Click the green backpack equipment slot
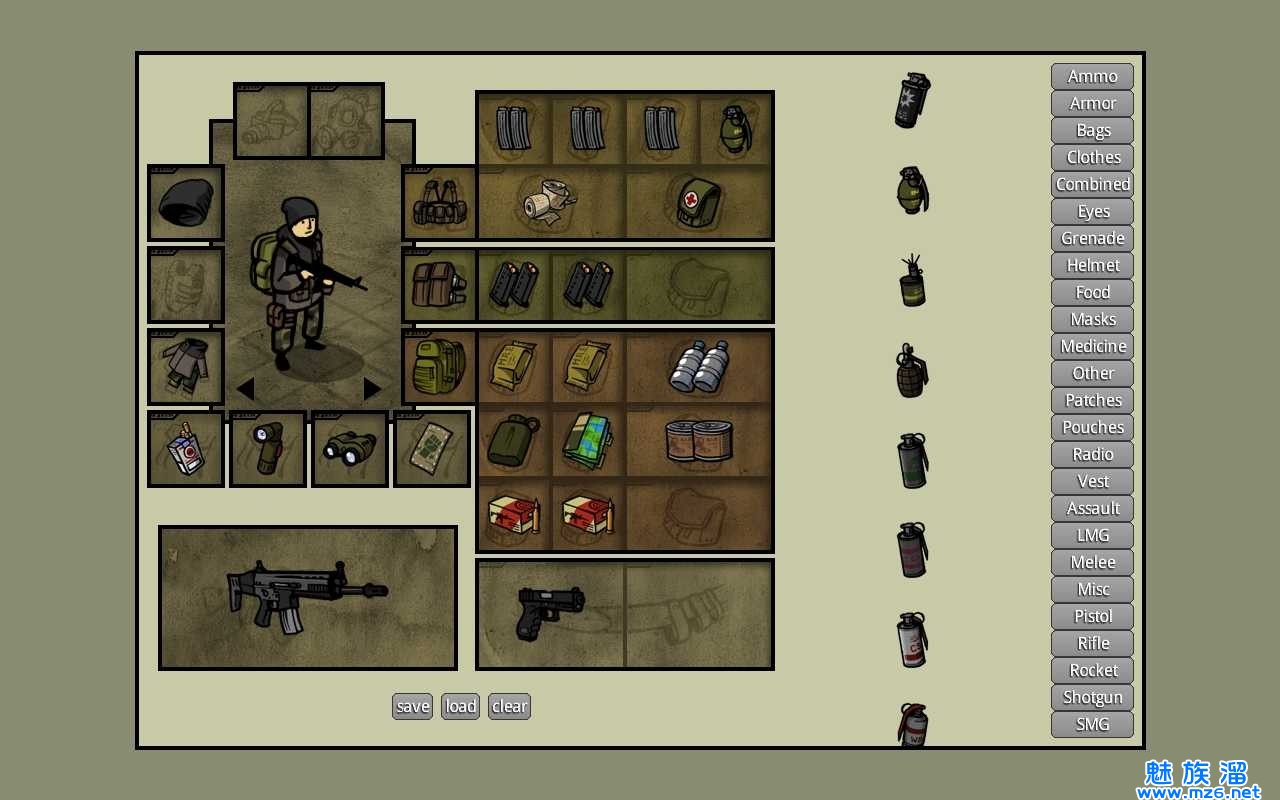This screenshot has height=800, width=1280. (439, 367)
